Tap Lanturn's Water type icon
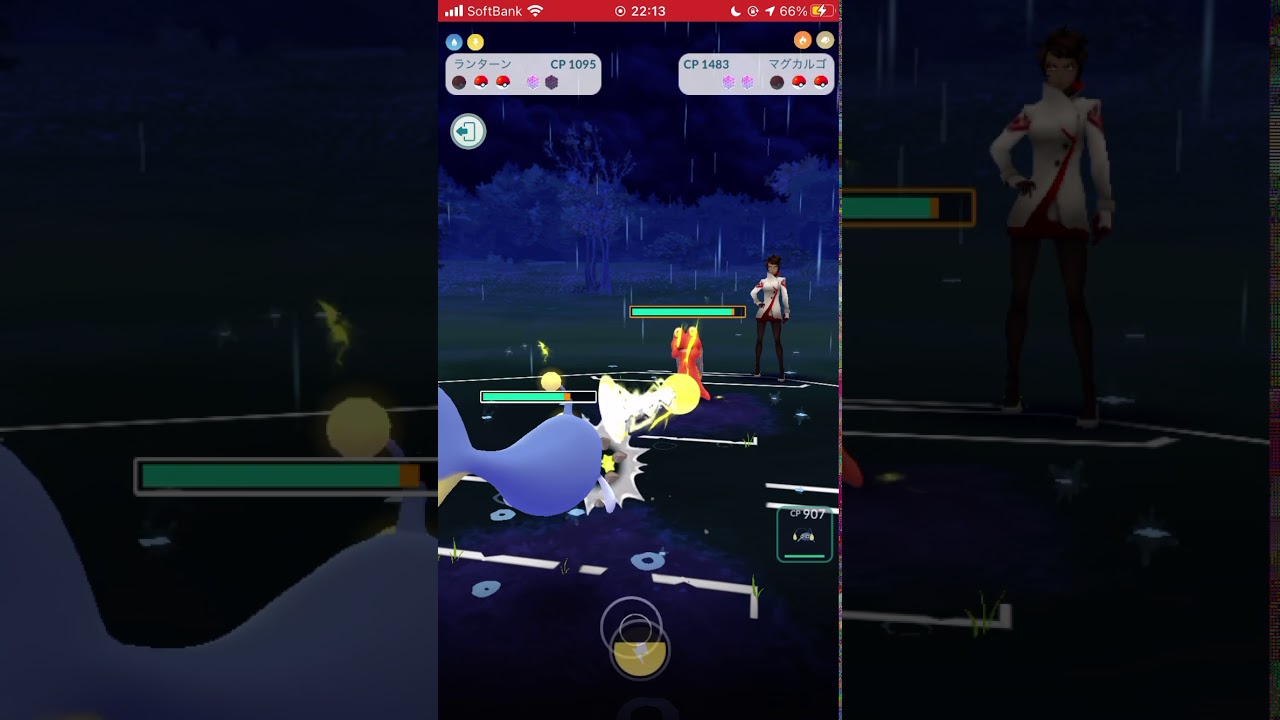The width and height of the screenshot is (1280, 720). coord(453,42)
